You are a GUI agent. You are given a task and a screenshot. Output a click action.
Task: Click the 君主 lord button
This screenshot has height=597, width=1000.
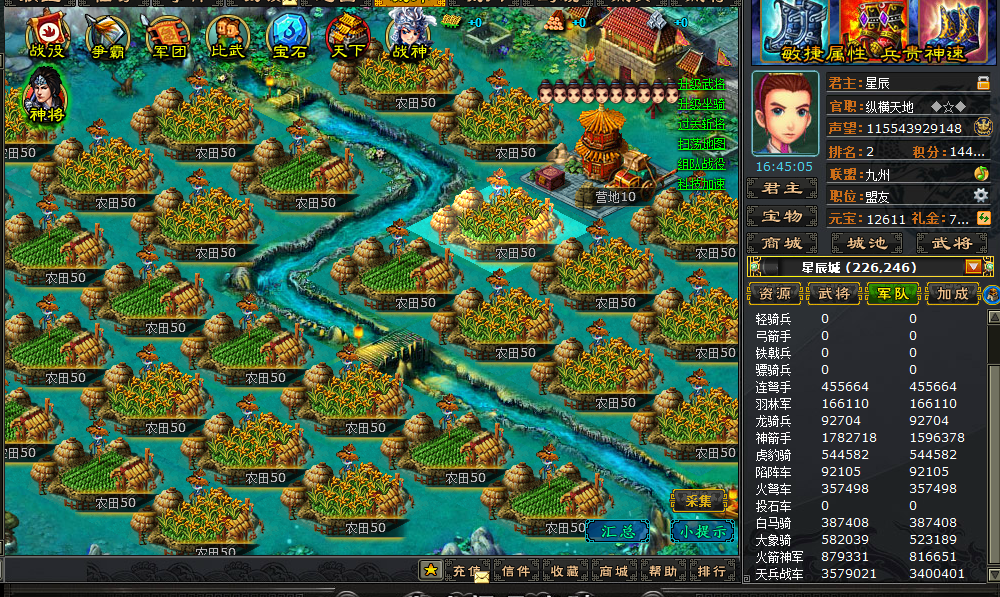(782, 189)
